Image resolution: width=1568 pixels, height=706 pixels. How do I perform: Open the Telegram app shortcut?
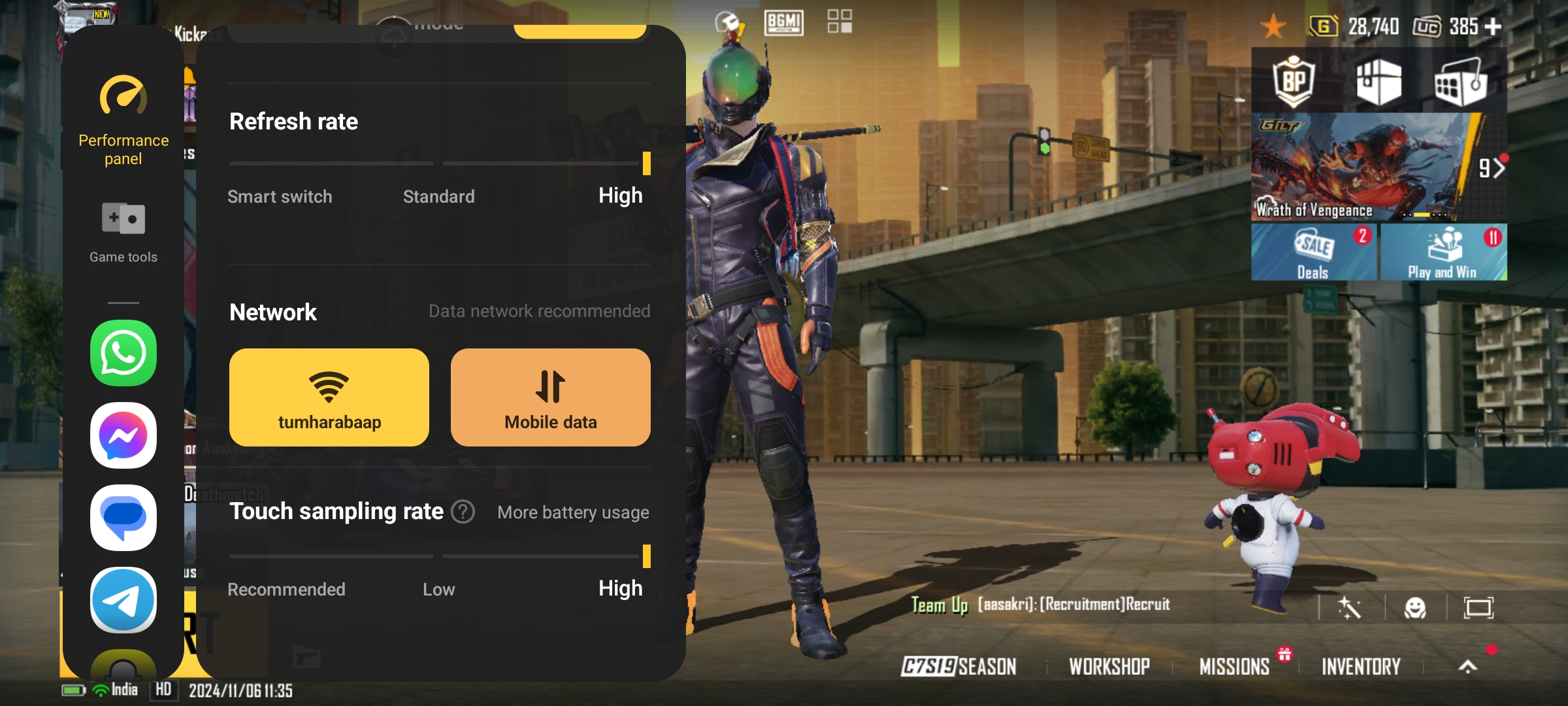pyautogui.click(x=123, y=600)
